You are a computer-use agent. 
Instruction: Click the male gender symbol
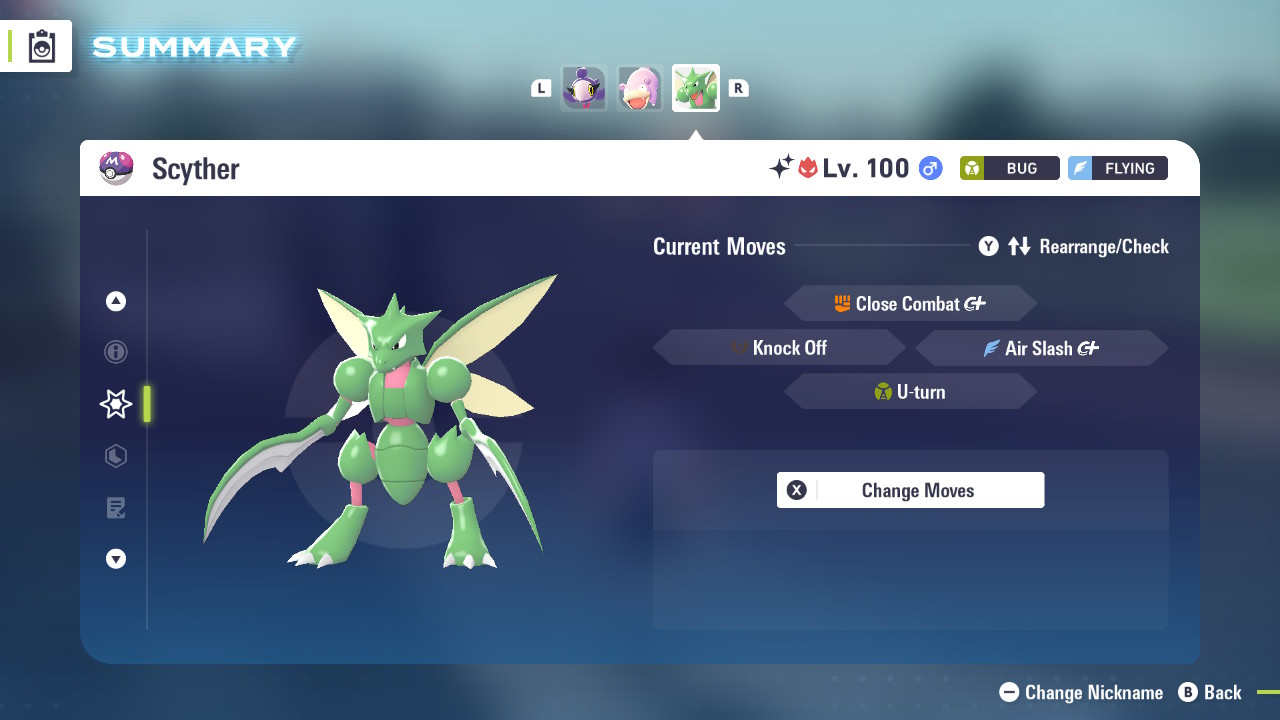pyautogui.click(x=929, y=168)
